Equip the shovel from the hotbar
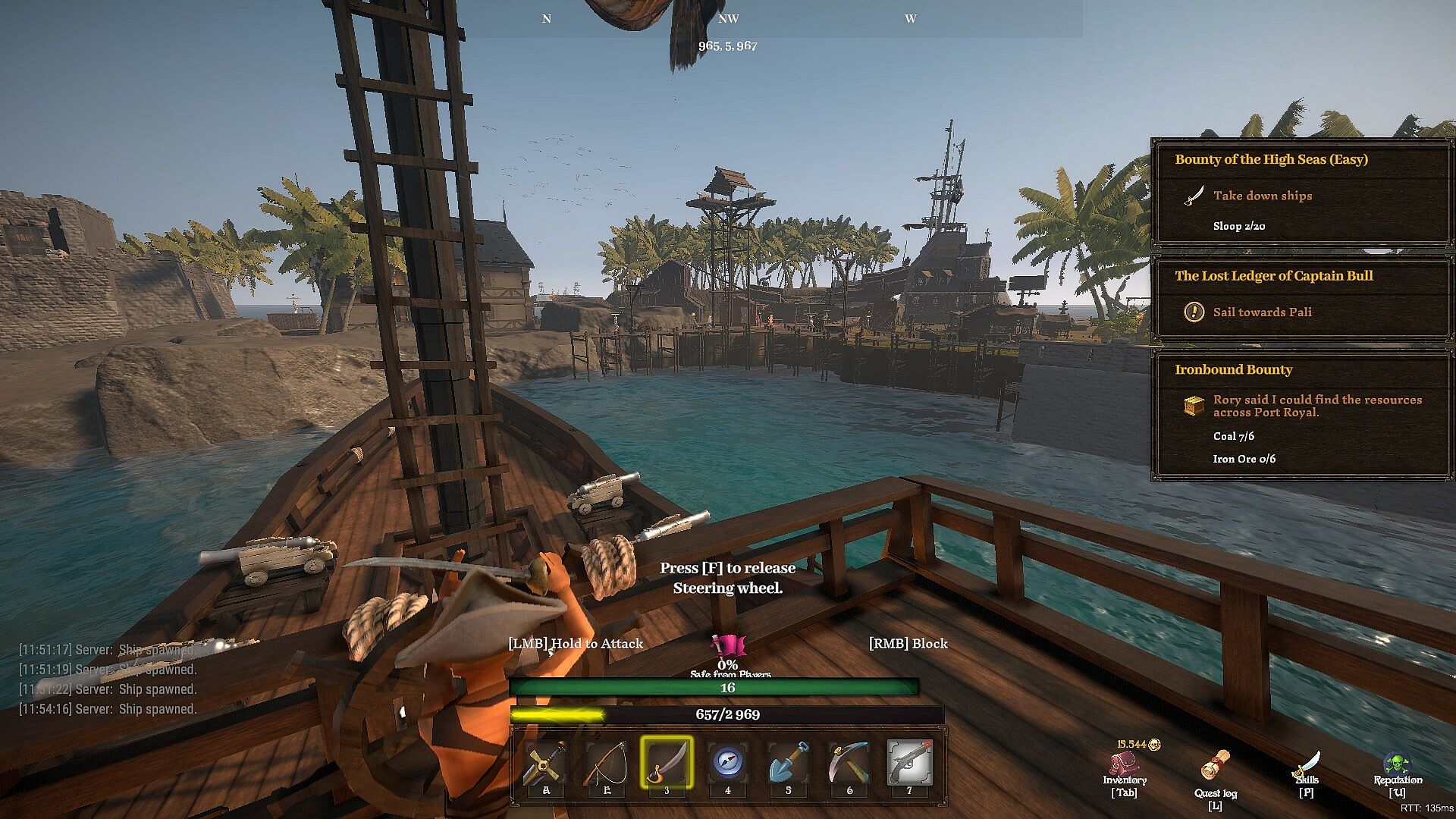This screenshot has width=1456, height=819. (x=788, y=762)
